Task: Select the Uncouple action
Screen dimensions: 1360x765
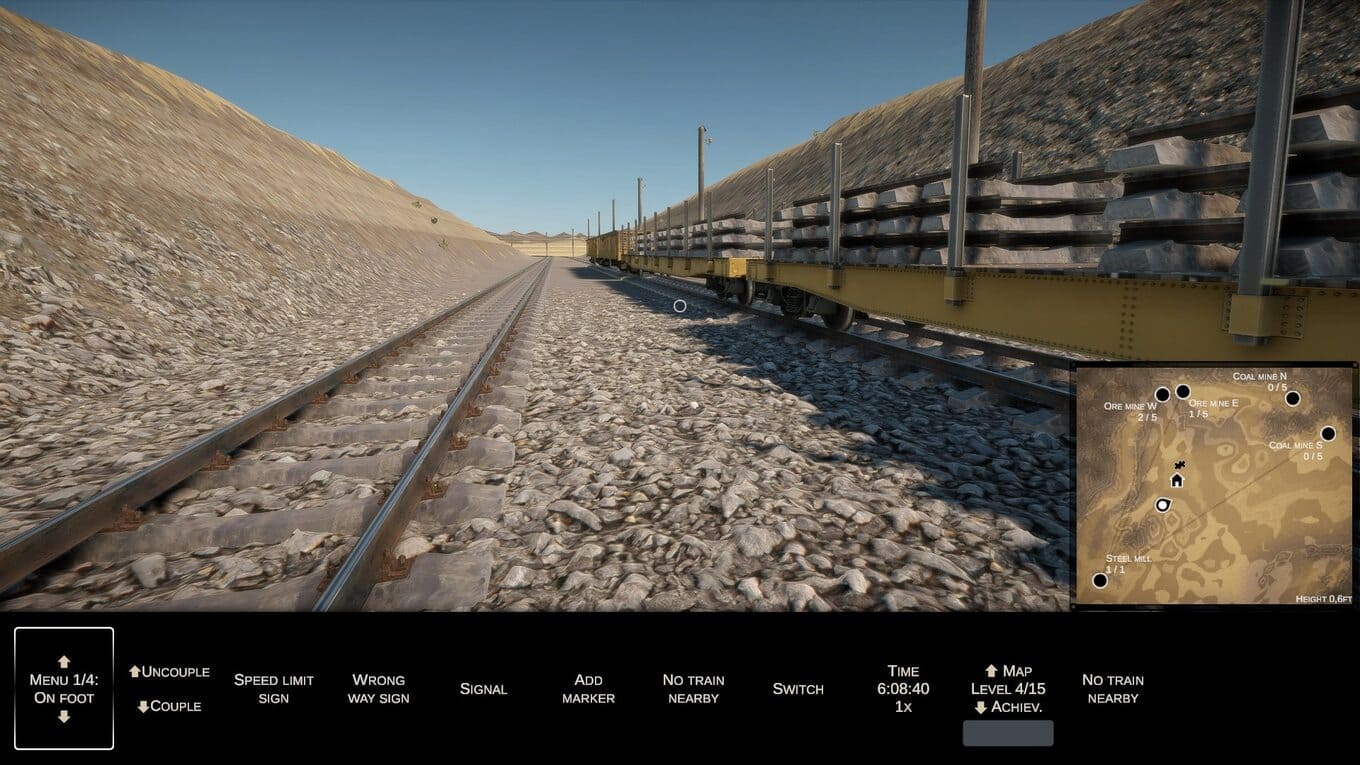Action: click(169, 672)
